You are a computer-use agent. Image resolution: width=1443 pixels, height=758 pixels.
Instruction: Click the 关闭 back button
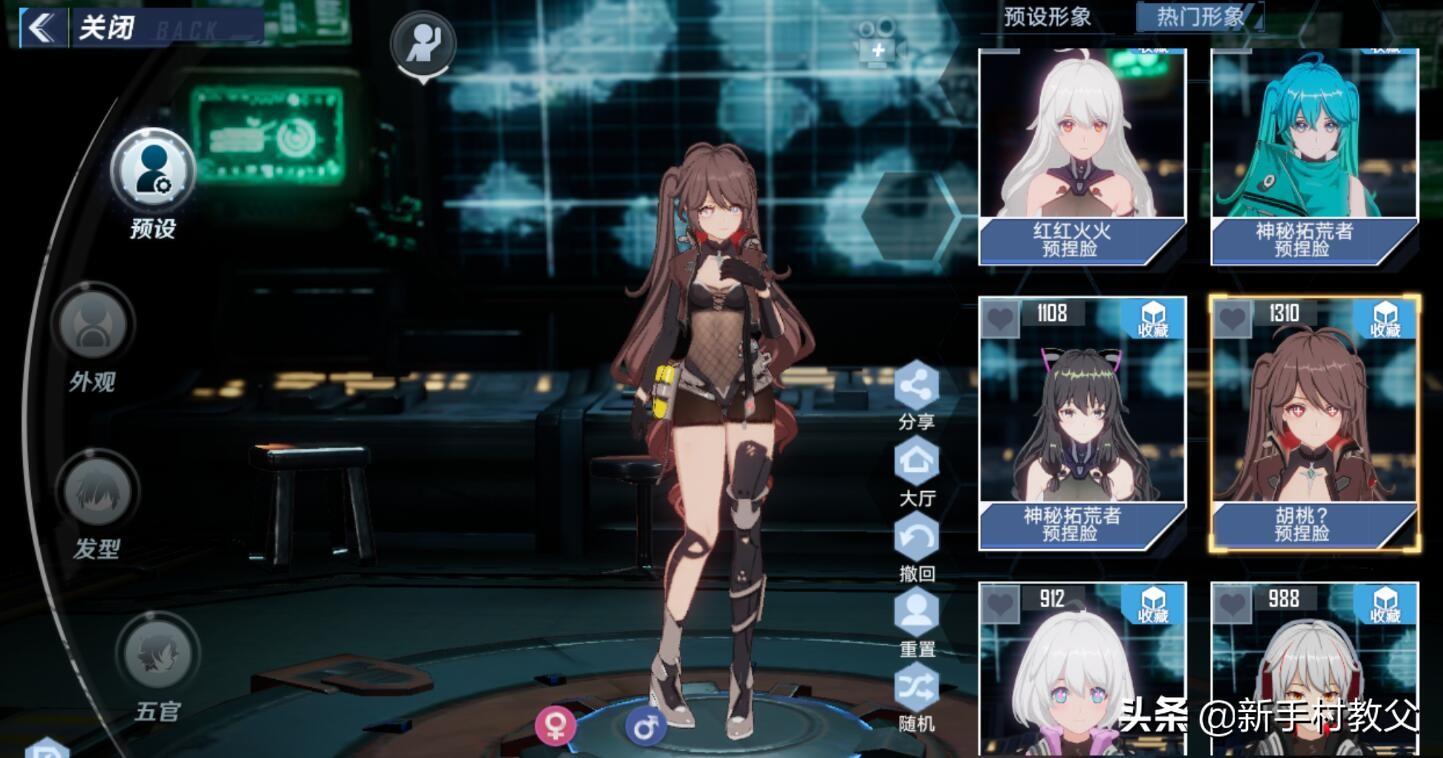[x=80, y=27]
